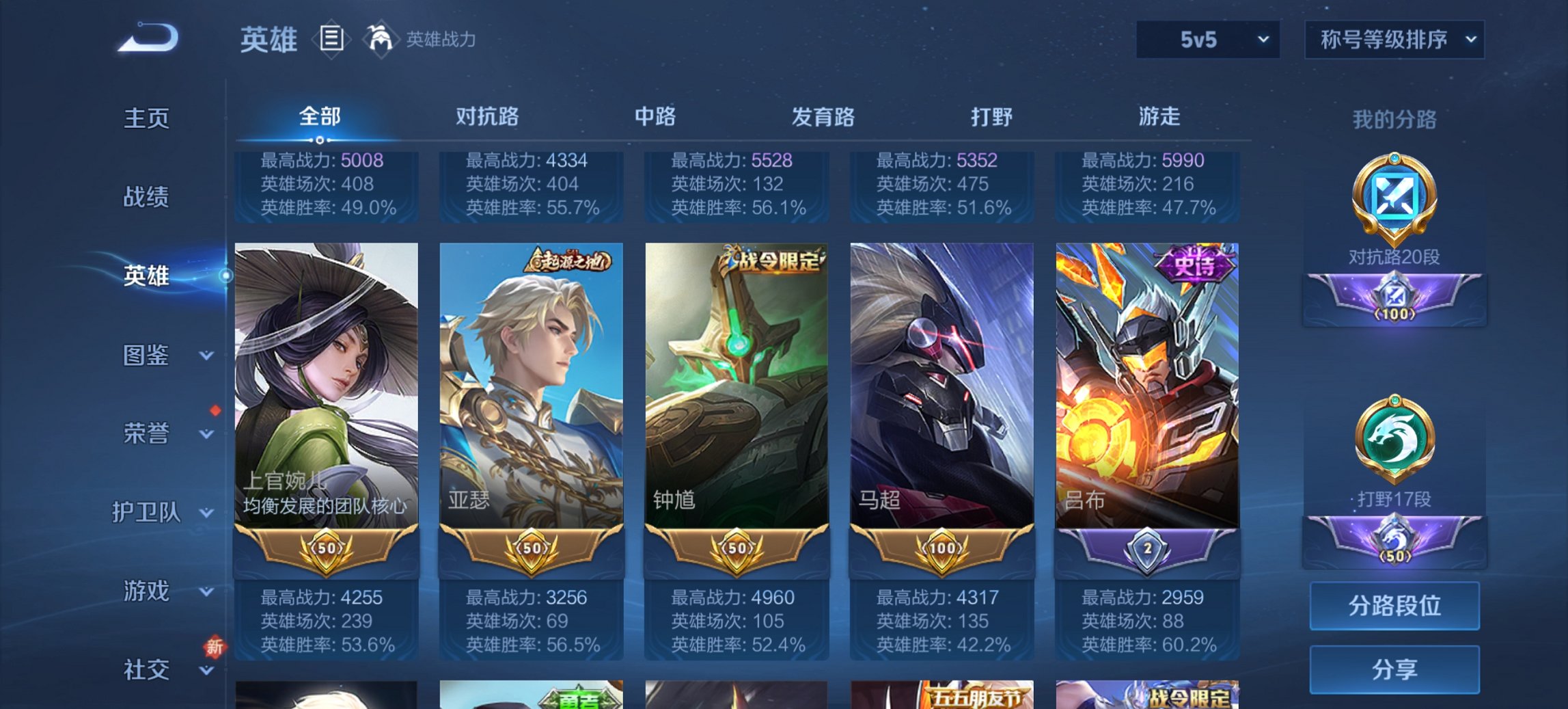Select the 主页 sidebar entry
The image size is (1568, 709).
(148, 118)
